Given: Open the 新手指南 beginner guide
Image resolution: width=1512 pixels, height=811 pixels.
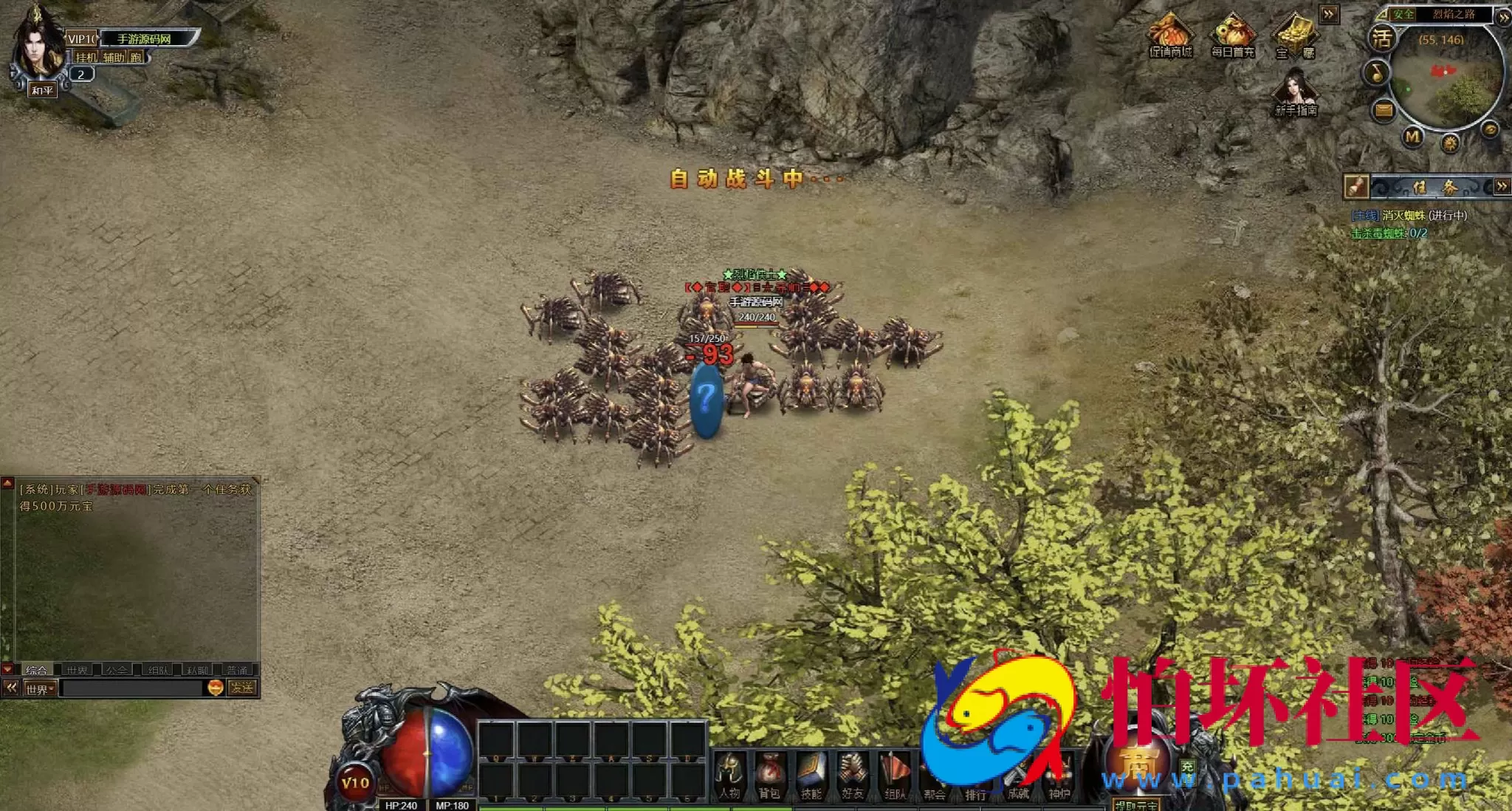Looking at the screenshot, I should (1296, 94).
